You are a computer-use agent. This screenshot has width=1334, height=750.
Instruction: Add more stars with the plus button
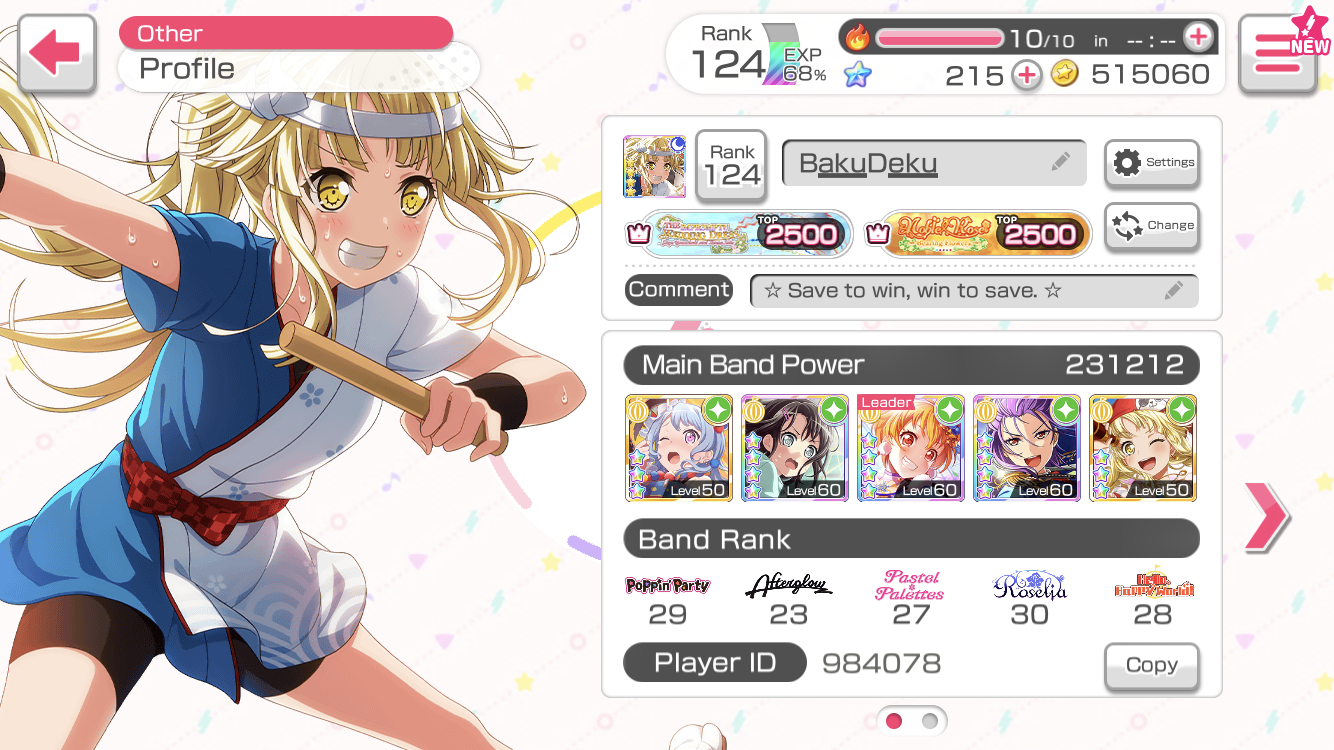pyautogui.click(x=1026, y=75)
